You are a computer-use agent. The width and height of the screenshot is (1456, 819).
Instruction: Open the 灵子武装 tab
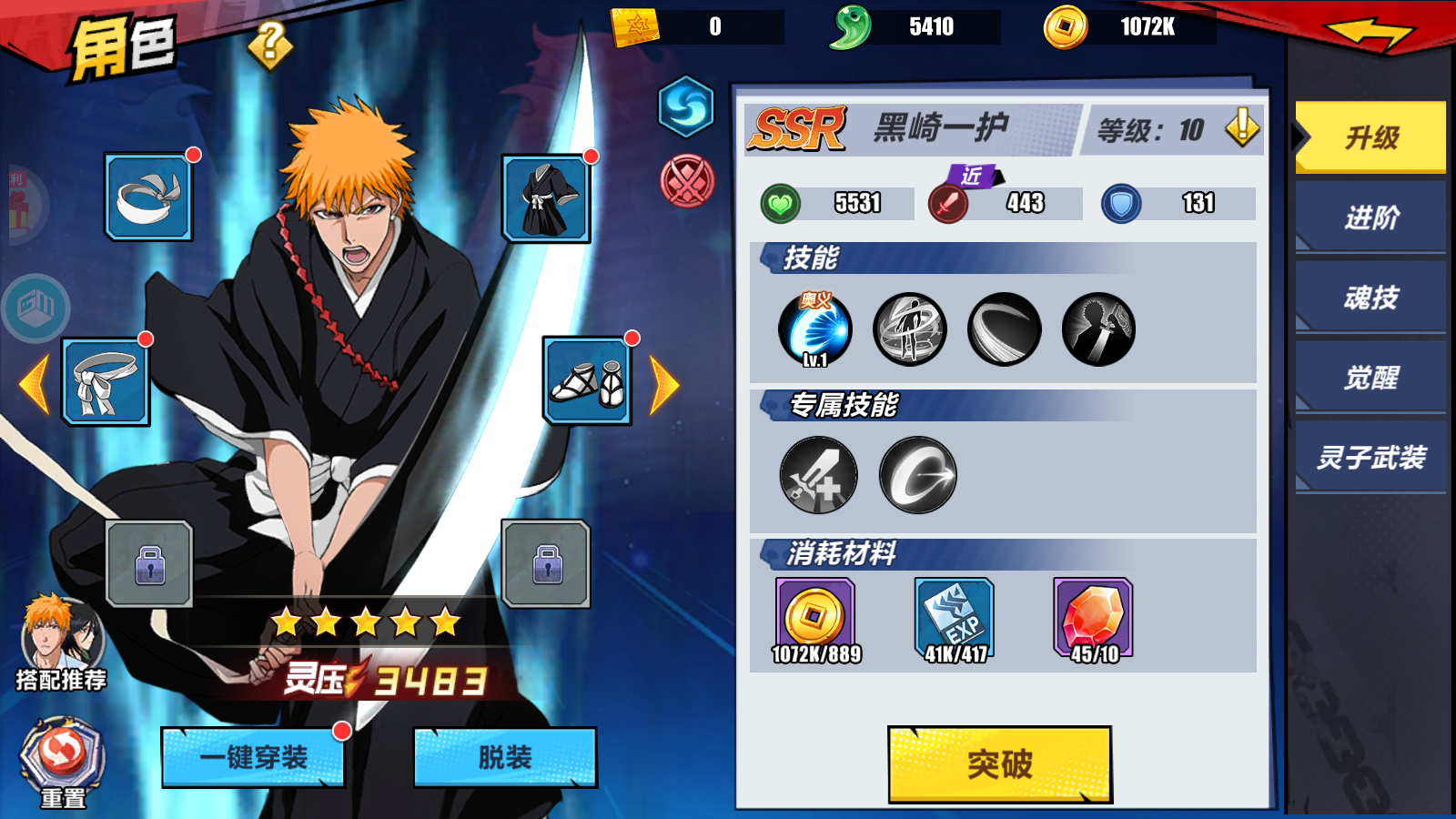pyautogui.click(x=1369, y=455)
